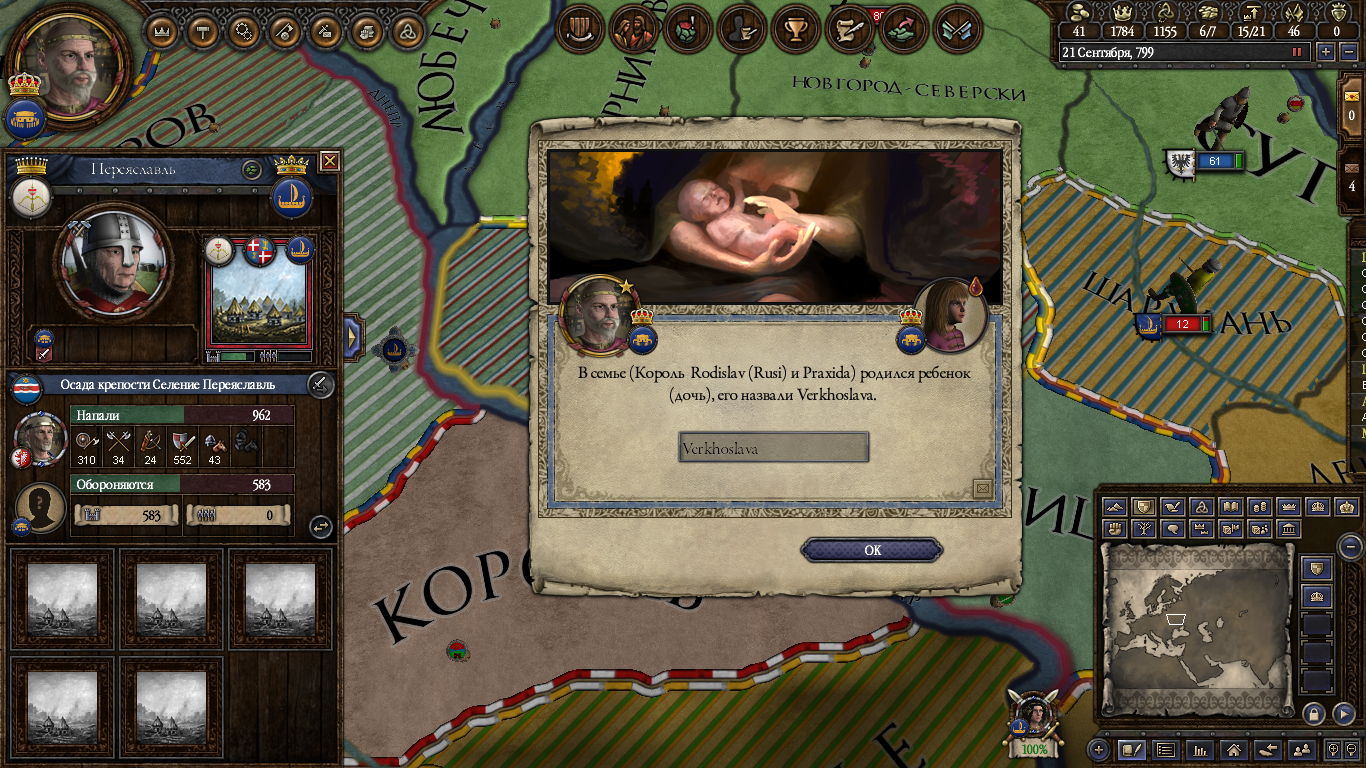
Task: Jump to capital with the house button
Action: pyautogui.click(x=1234, y=749)
